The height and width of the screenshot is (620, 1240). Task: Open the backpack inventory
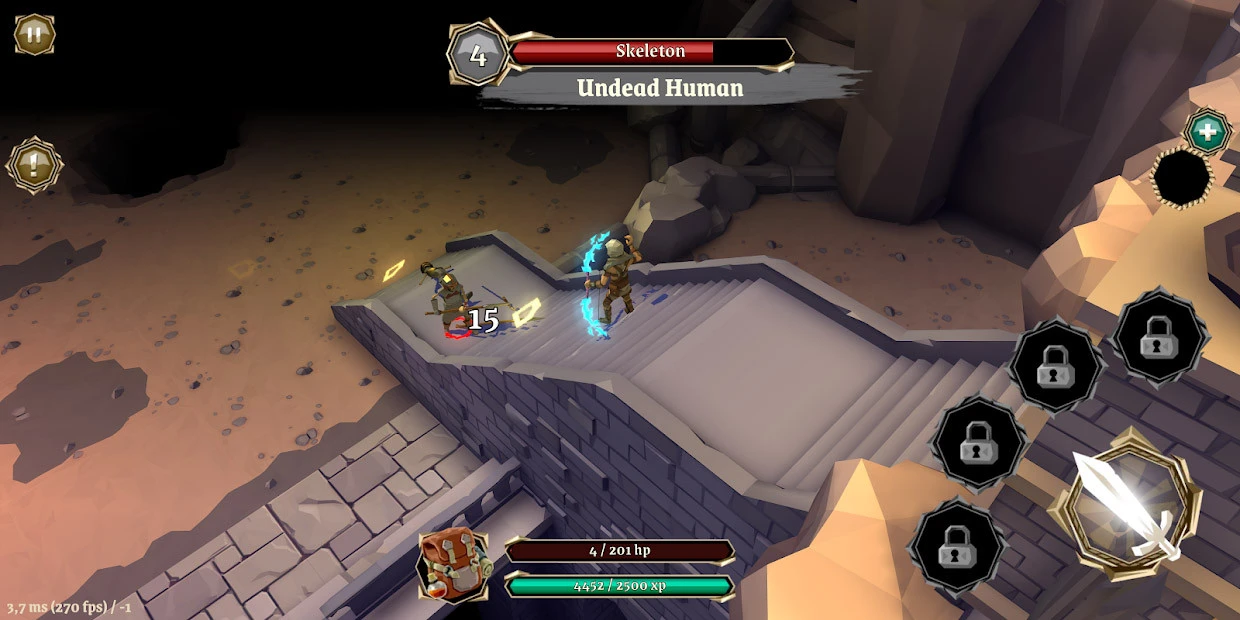pos(453,565)
